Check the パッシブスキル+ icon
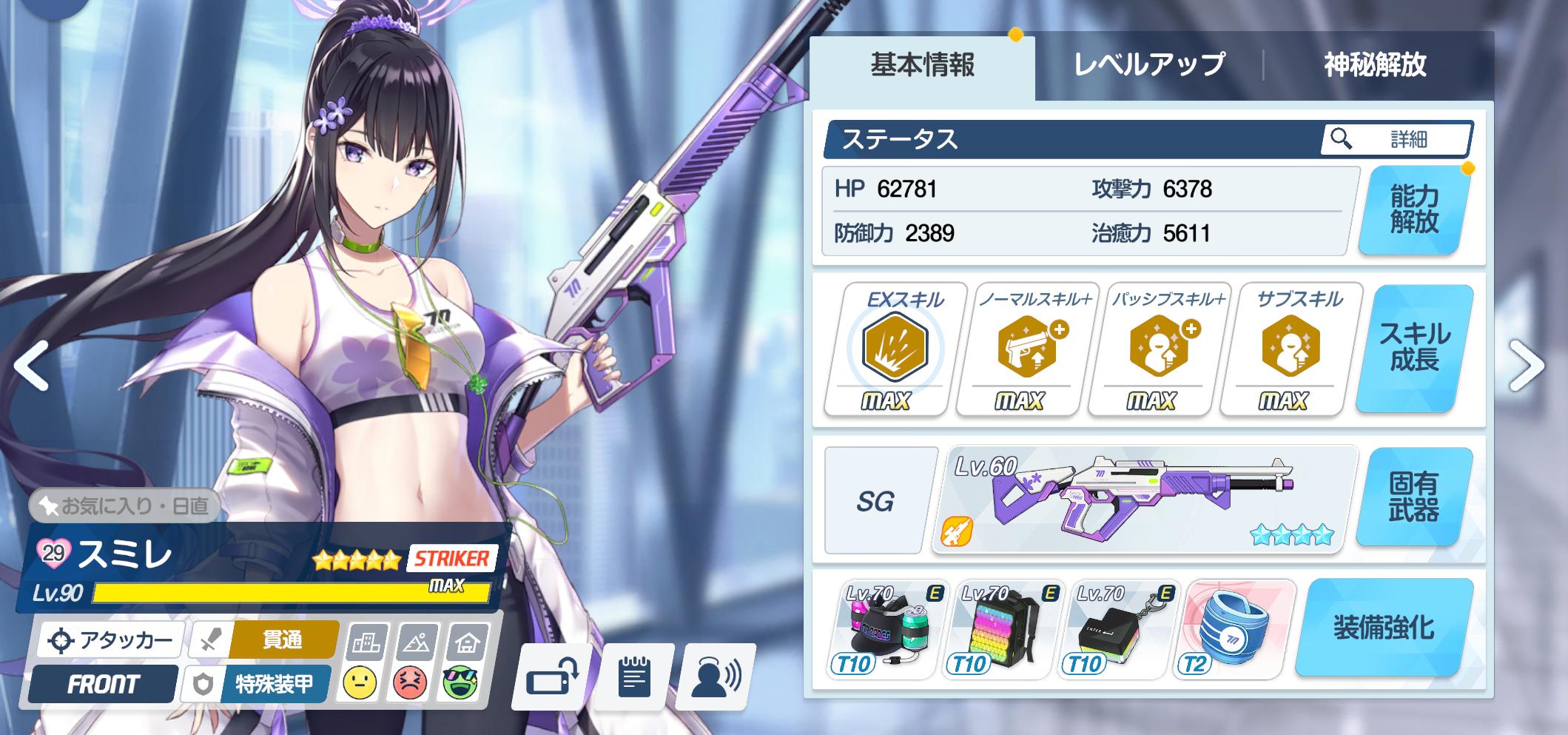 tap(1159, 346)
